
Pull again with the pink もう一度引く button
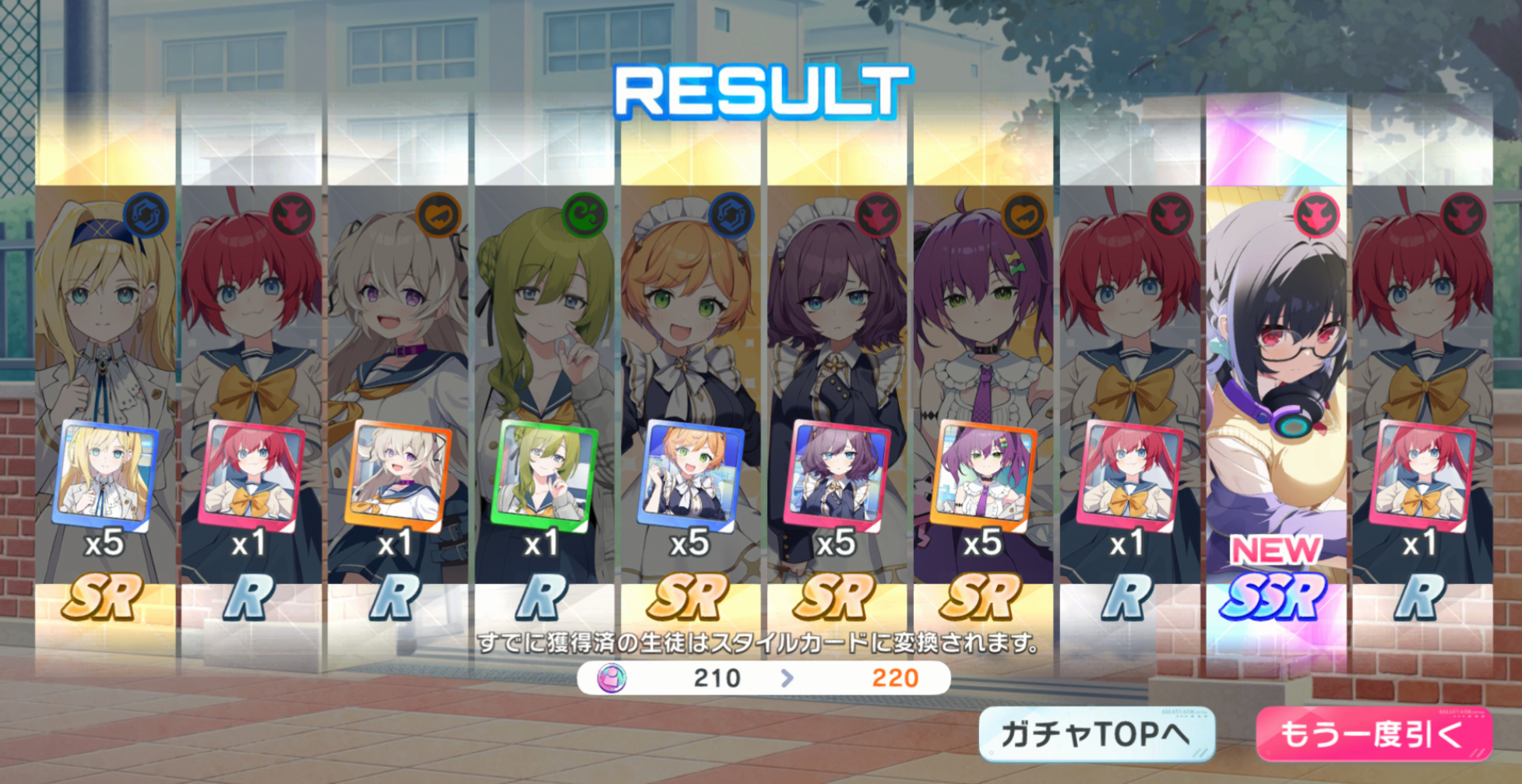(1374, 734)
